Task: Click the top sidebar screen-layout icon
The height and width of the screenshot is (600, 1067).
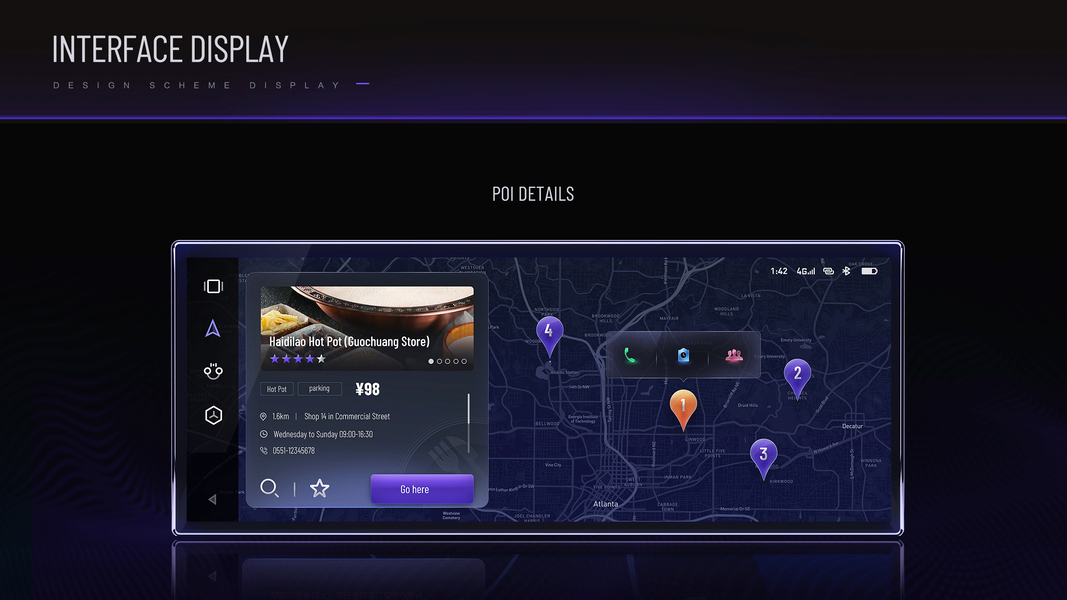Action: point(213,287)
